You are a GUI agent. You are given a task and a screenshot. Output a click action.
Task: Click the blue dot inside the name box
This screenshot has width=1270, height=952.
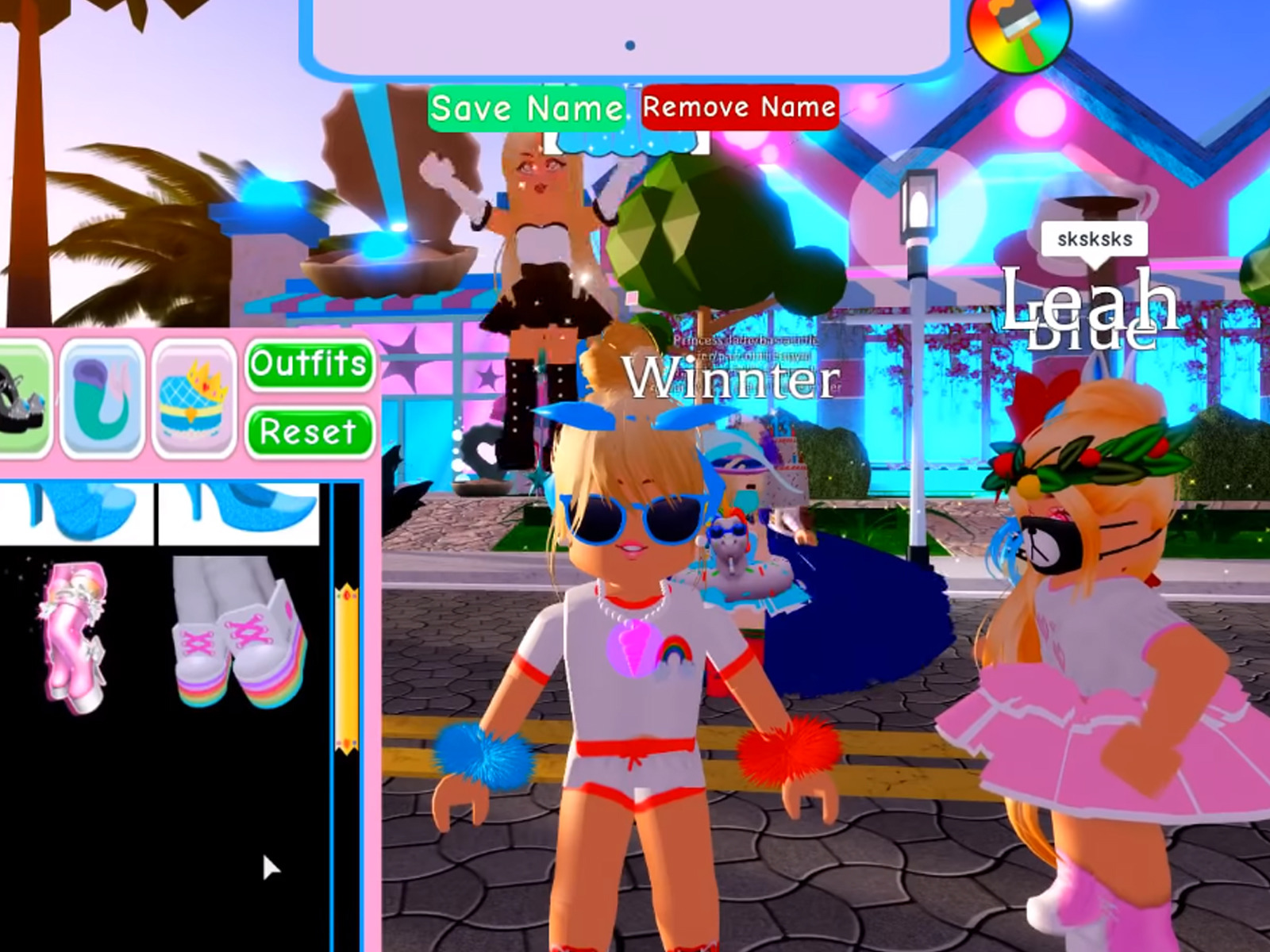pyautogui.click(x=631, y=46)
